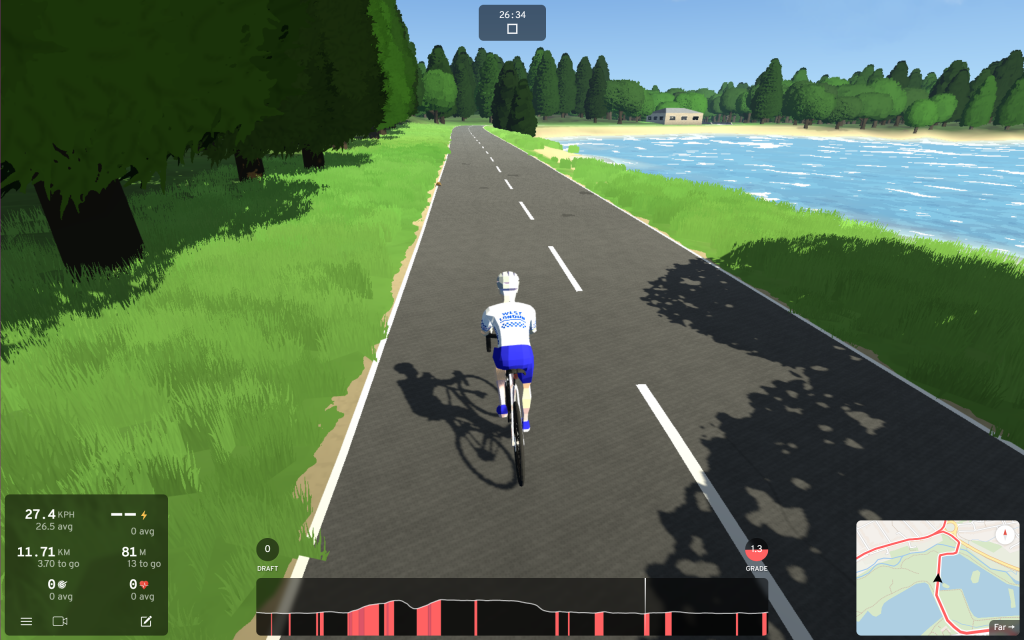Switch camera view with the video camera icon

coord(59,622)
